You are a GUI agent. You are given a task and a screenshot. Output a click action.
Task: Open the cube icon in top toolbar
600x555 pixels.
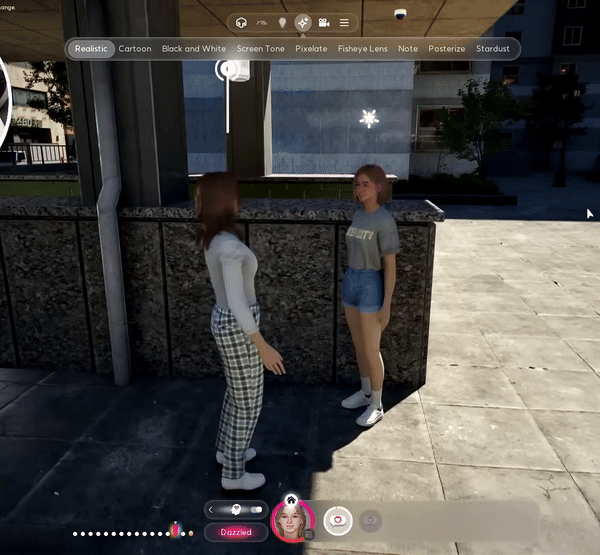click(240, 22)
